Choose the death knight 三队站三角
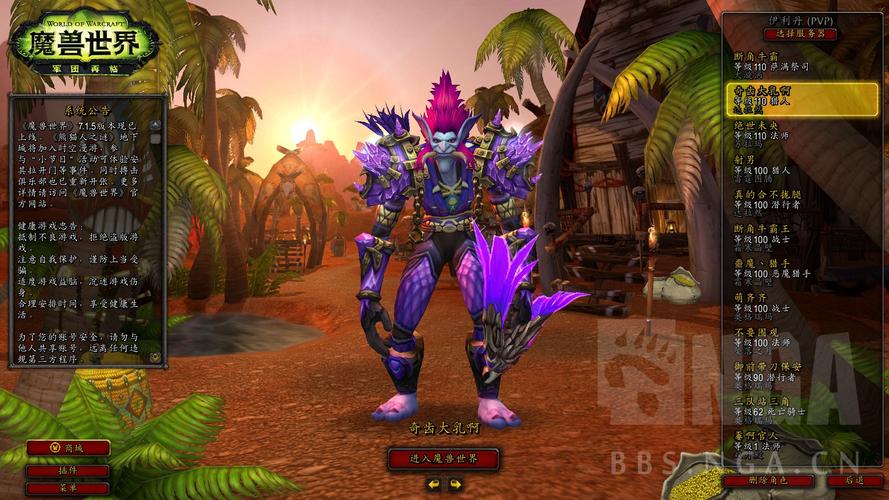Viewport: 889px width, 500px height. click(x=790, y=406)
